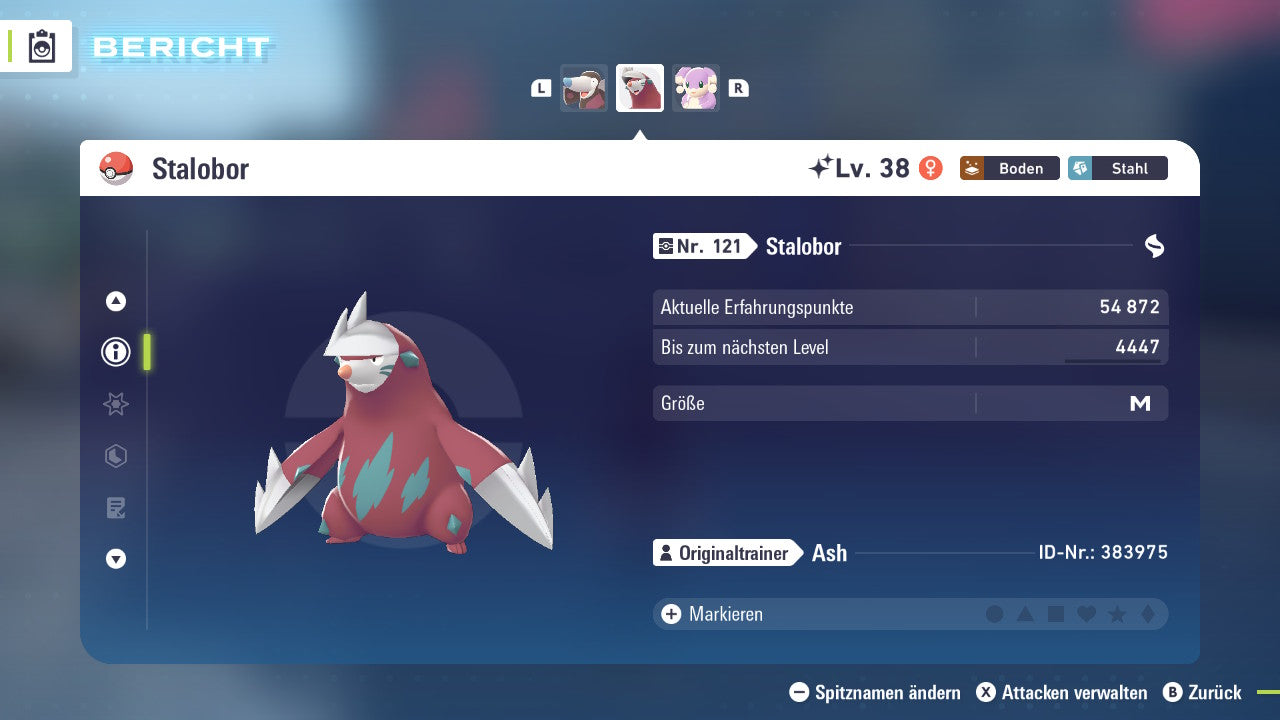The image size is (1280, 720).
Task: Click the Paldea origin mark icon
Action: pos(1155,246)
